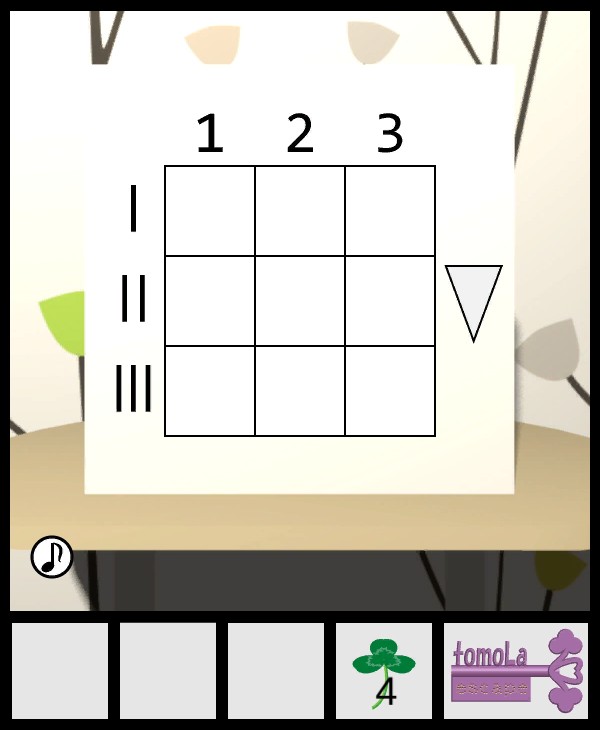The image size is (600, 730).
Task: Click the downward triangle arrow
Action: click(473, 297)
